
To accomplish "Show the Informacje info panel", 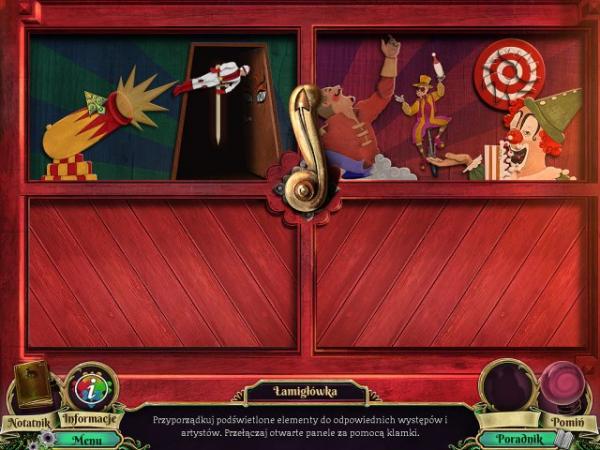I will pyautogui.click(x=90, y=390).
